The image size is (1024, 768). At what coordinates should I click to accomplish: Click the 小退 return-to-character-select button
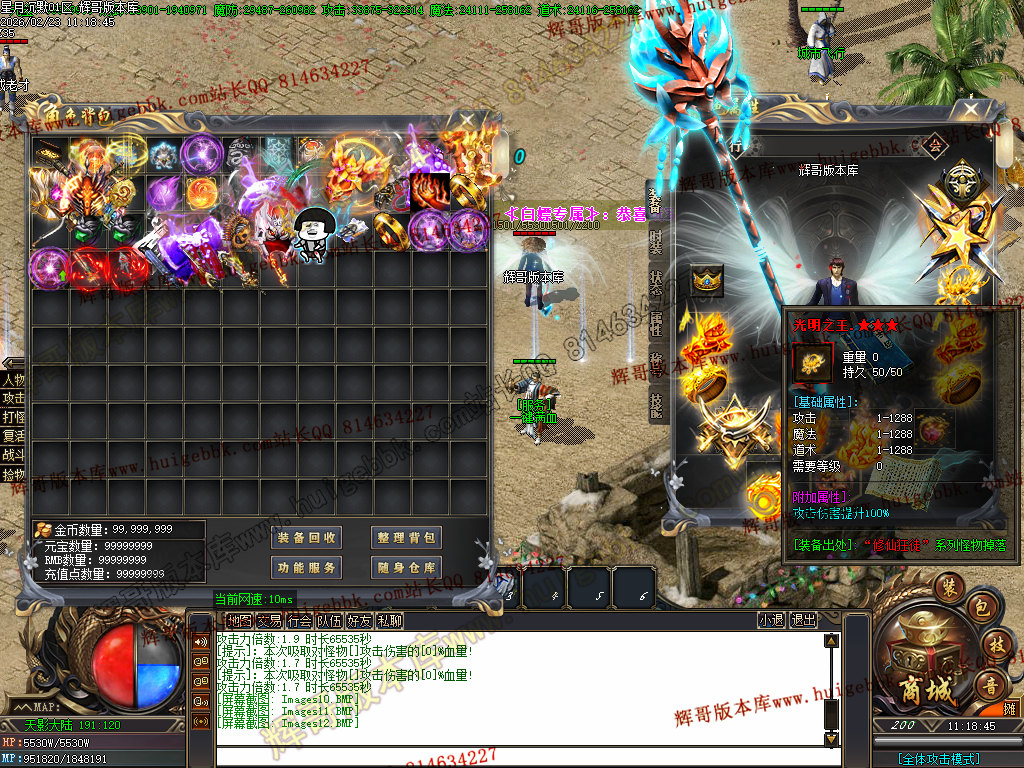click(x=771, y=621)
